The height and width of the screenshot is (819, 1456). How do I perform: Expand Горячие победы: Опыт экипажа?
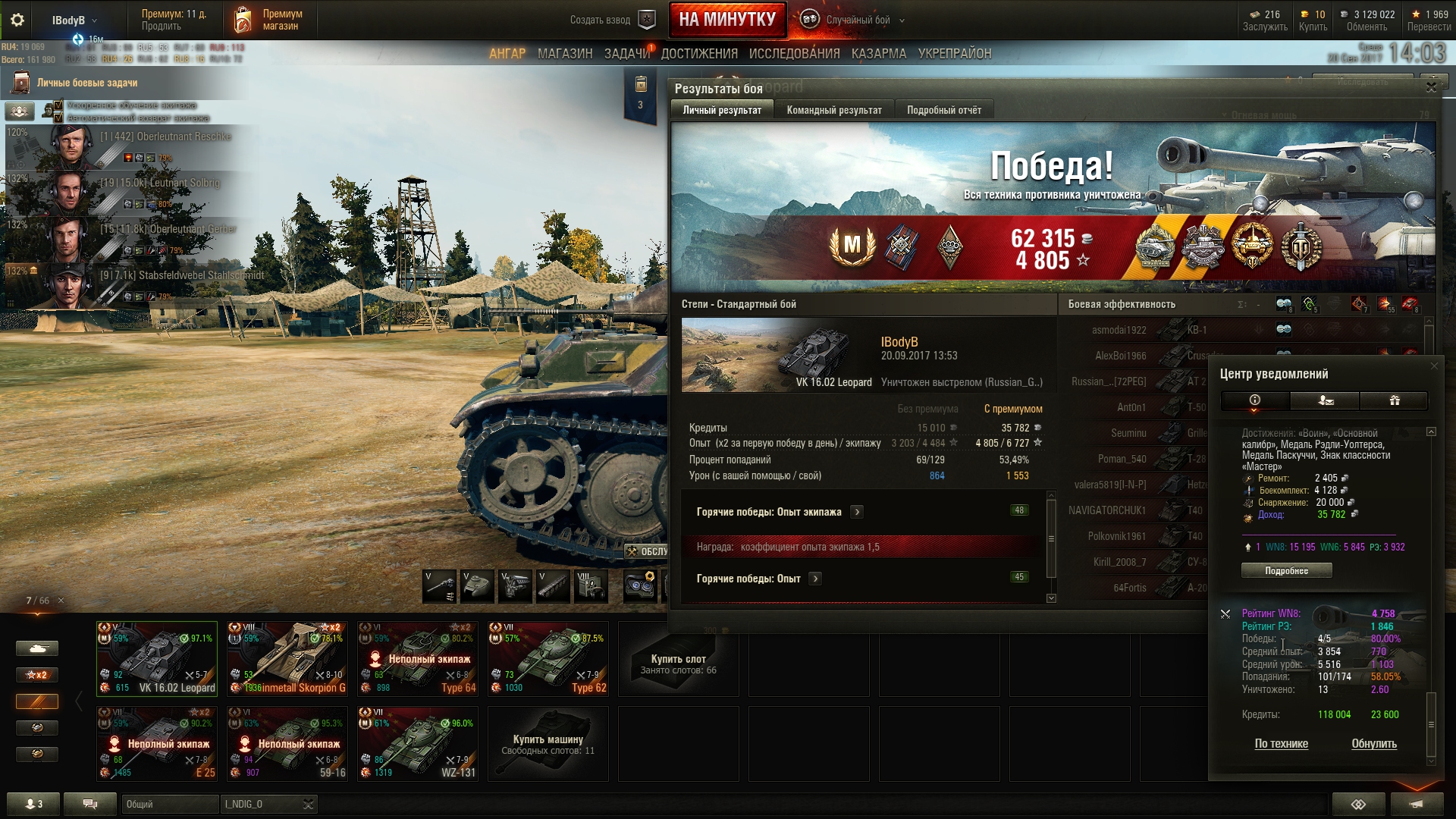[857, 512]
